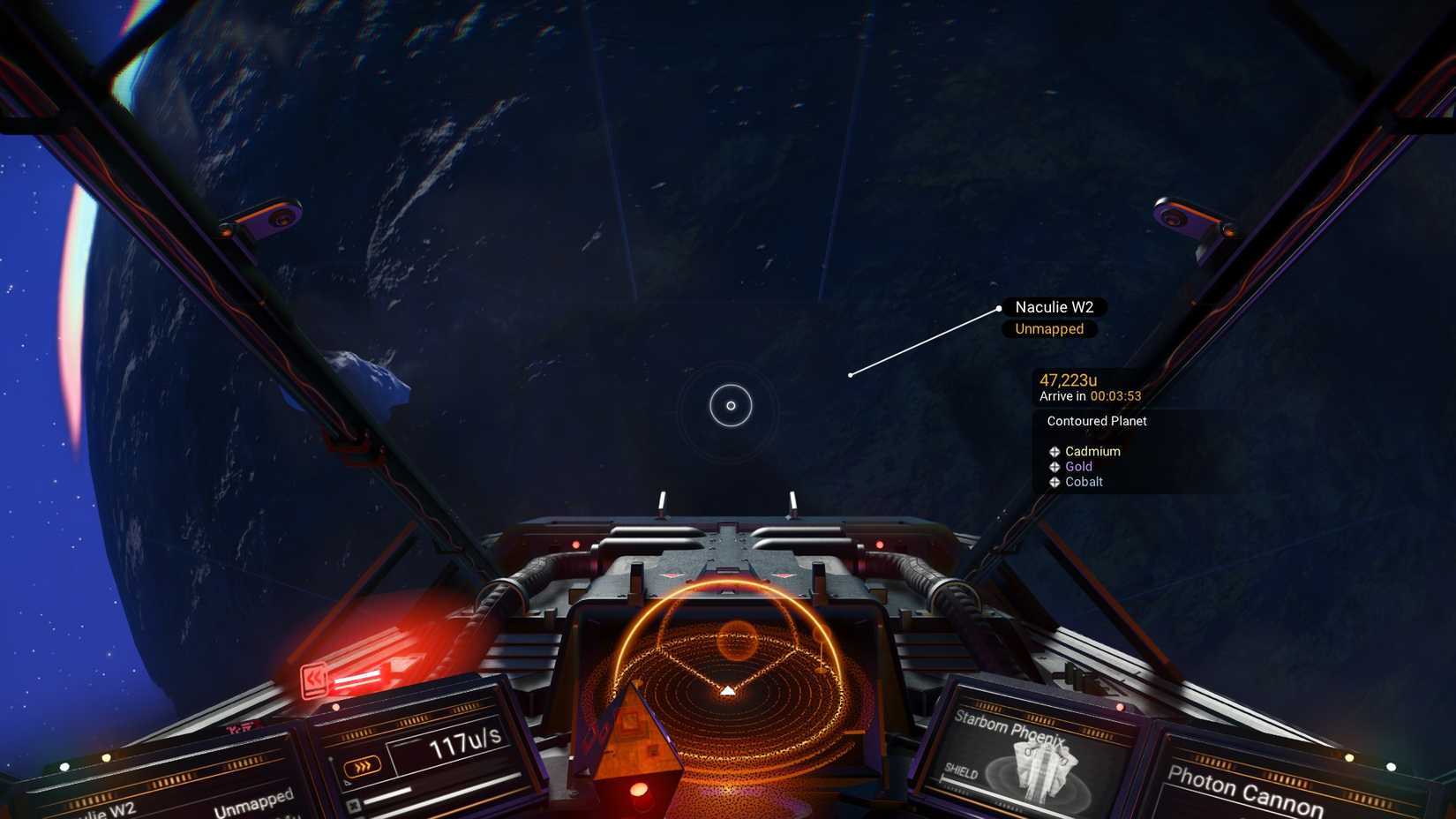Select the Naculie W2 planet marker label

click(x=1054, y=307)
